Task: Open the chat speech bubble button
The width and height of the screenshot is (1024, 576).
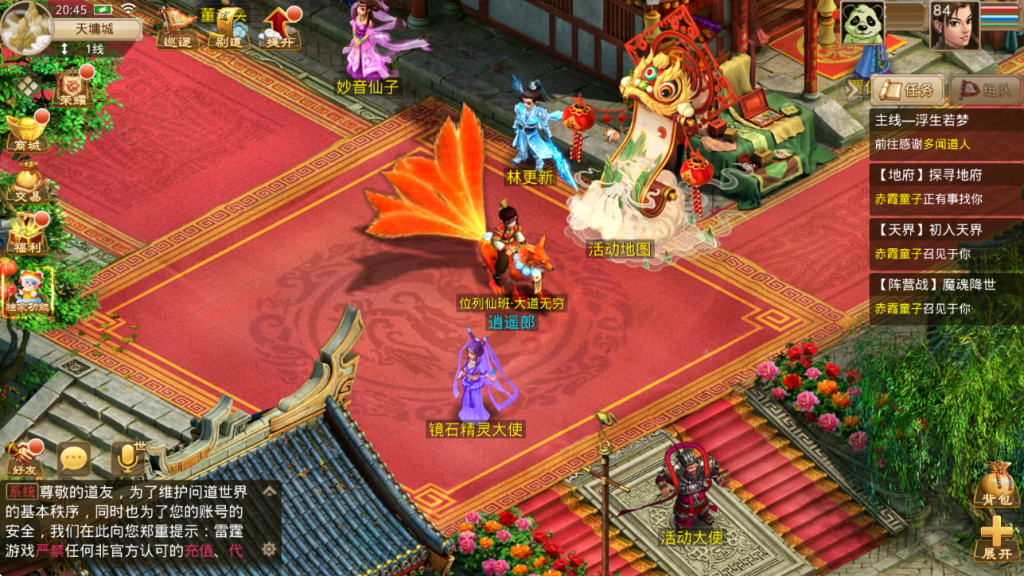Action: [74, 459]
